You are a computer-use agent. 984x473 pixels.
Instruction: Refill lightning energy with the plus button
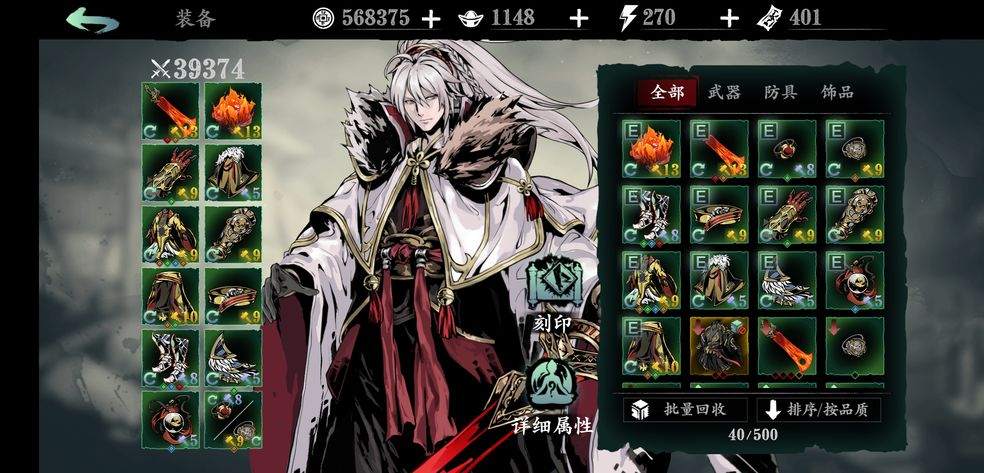point(730,18)
